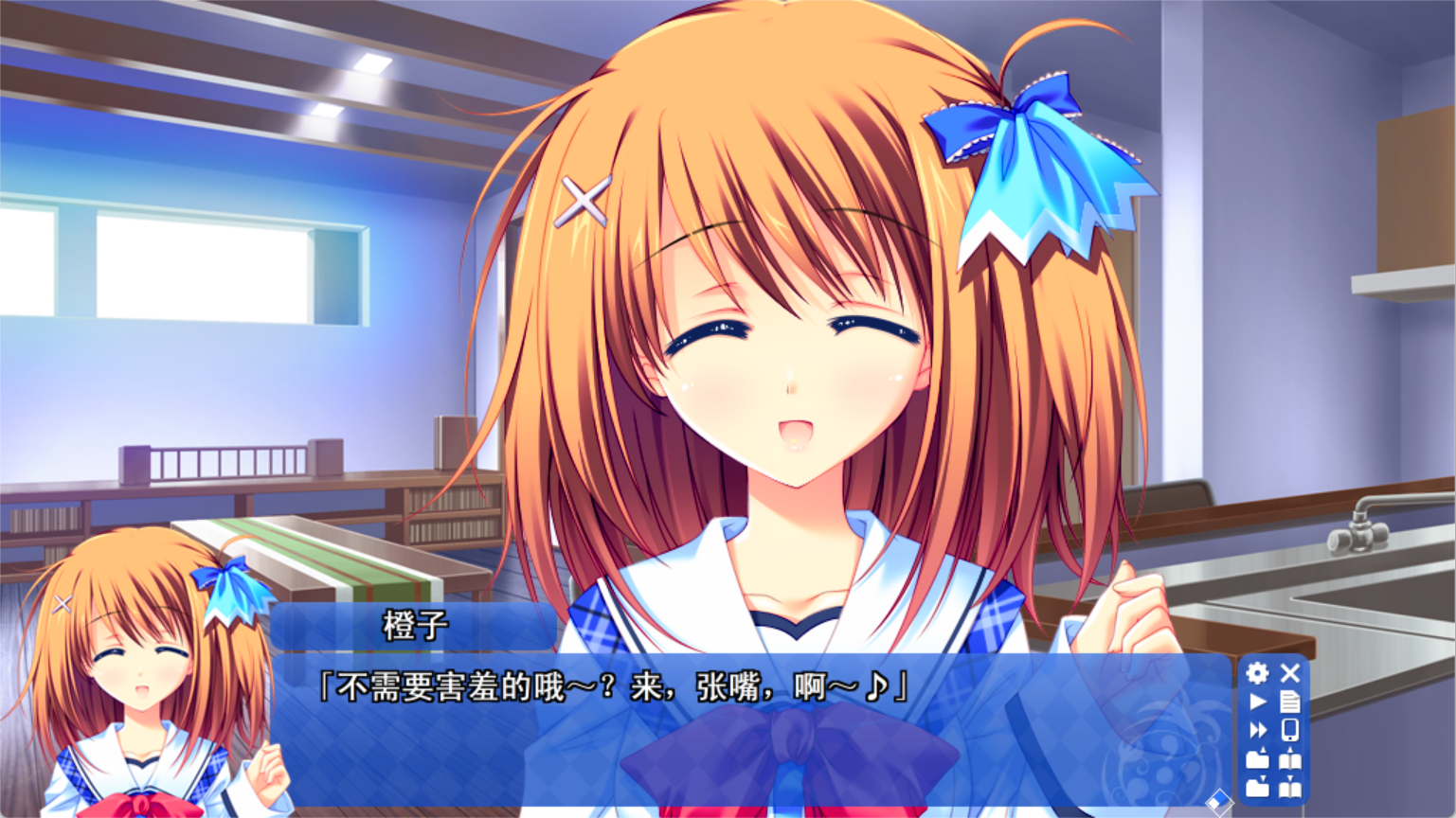Hide the message window with the X icon
Image resolution: width=1456 pixels, height=818 pixels.
[1290, 673]
